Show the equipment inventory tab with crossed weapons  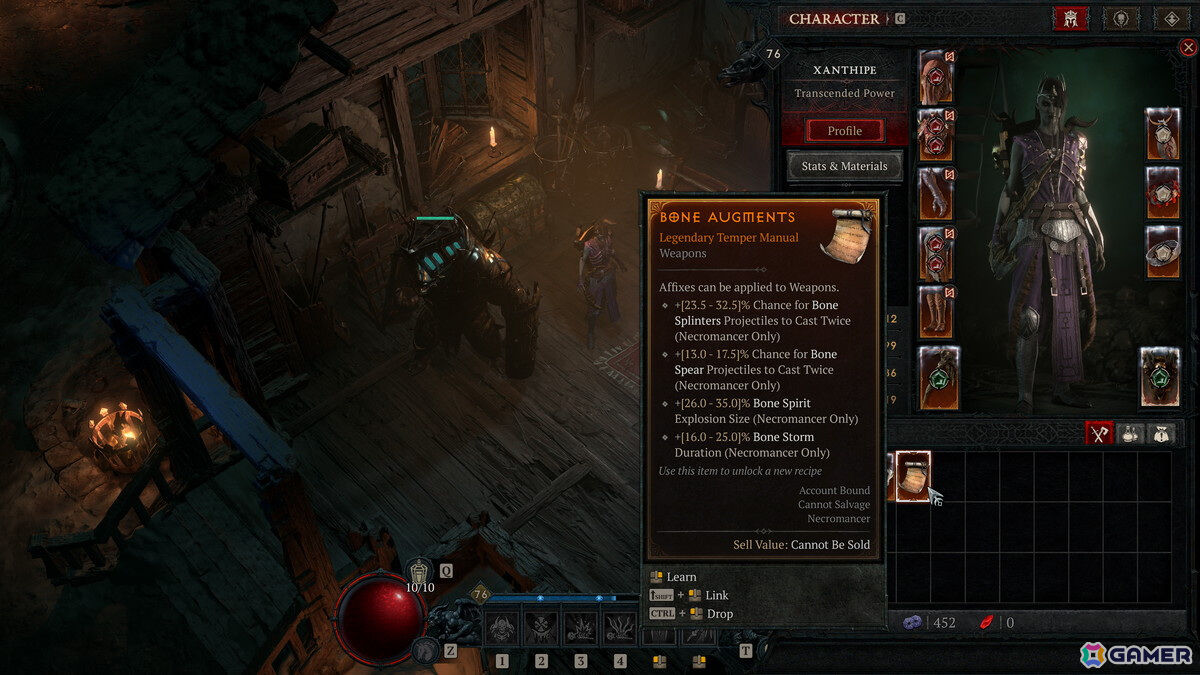(x=1100, y=433)
